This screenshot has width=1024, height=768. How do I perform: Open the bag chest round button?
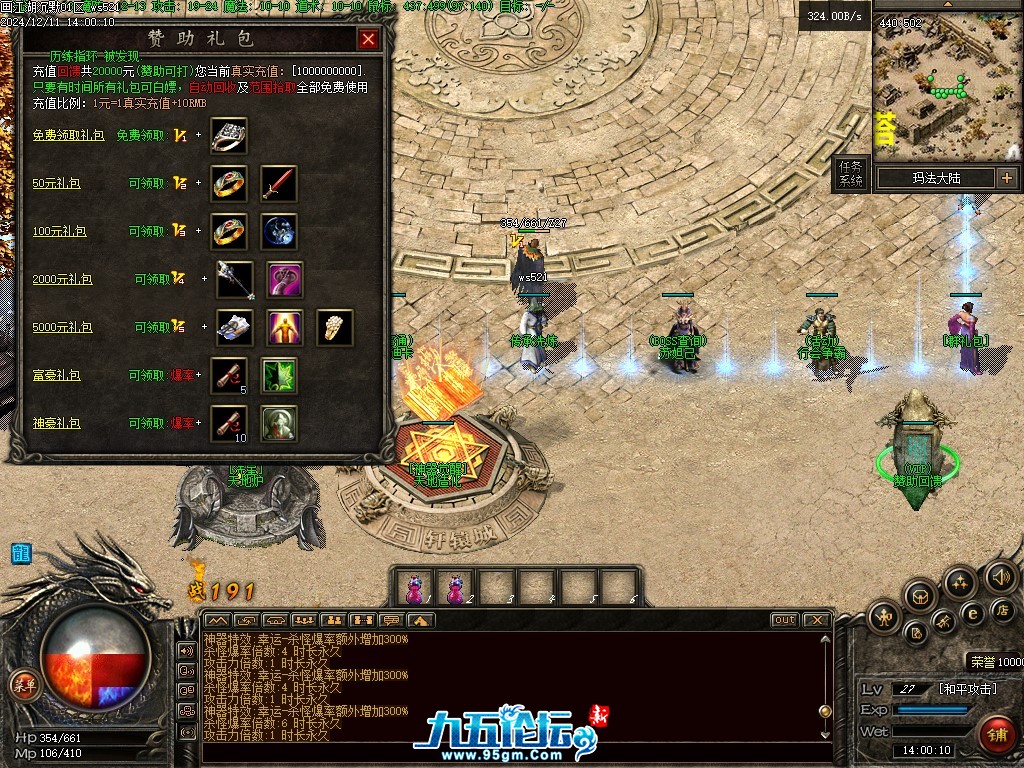tap(920, 597)
